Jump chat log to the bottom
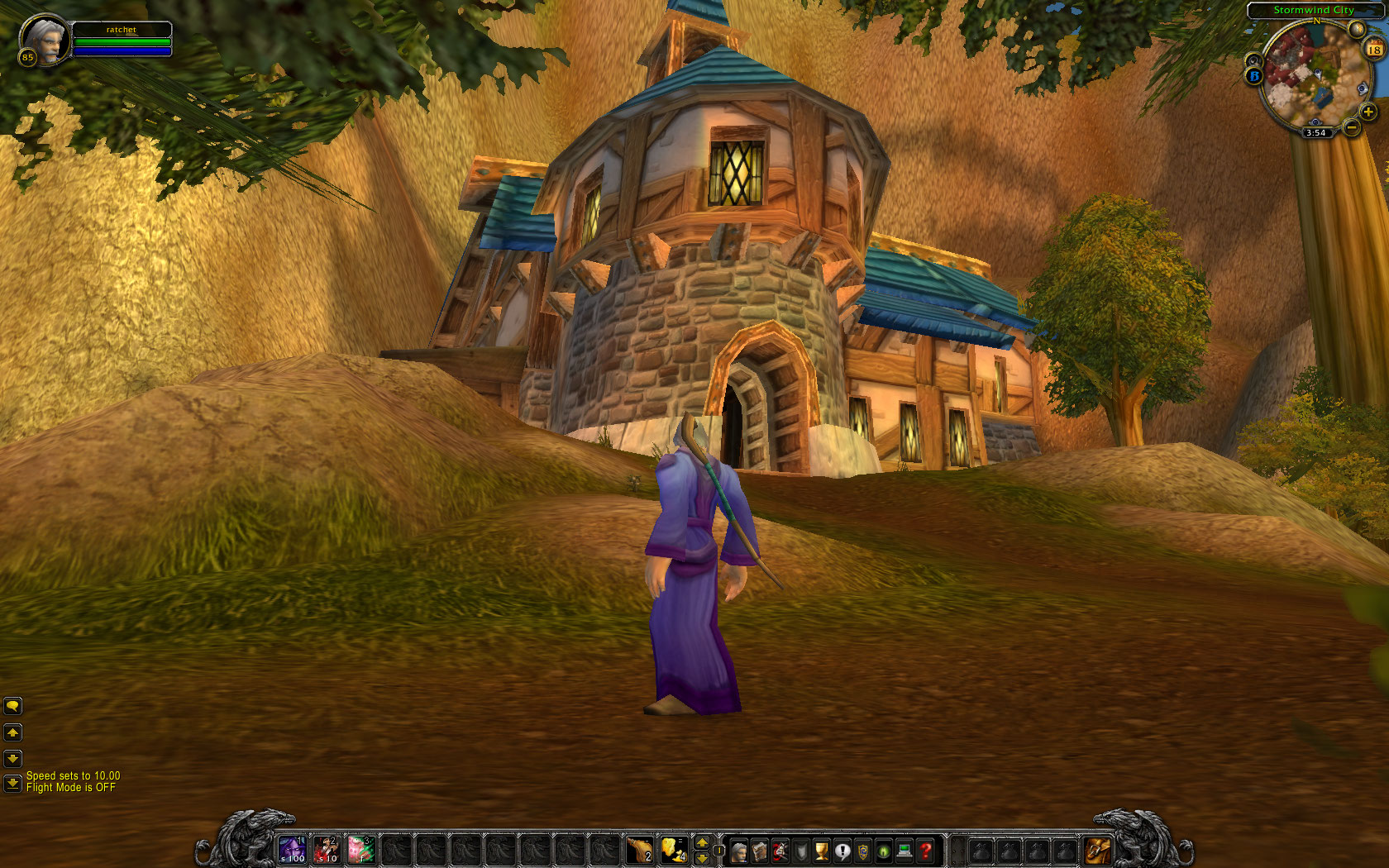Viewport: 1389px width, 868px height. [x=12, y=783]
